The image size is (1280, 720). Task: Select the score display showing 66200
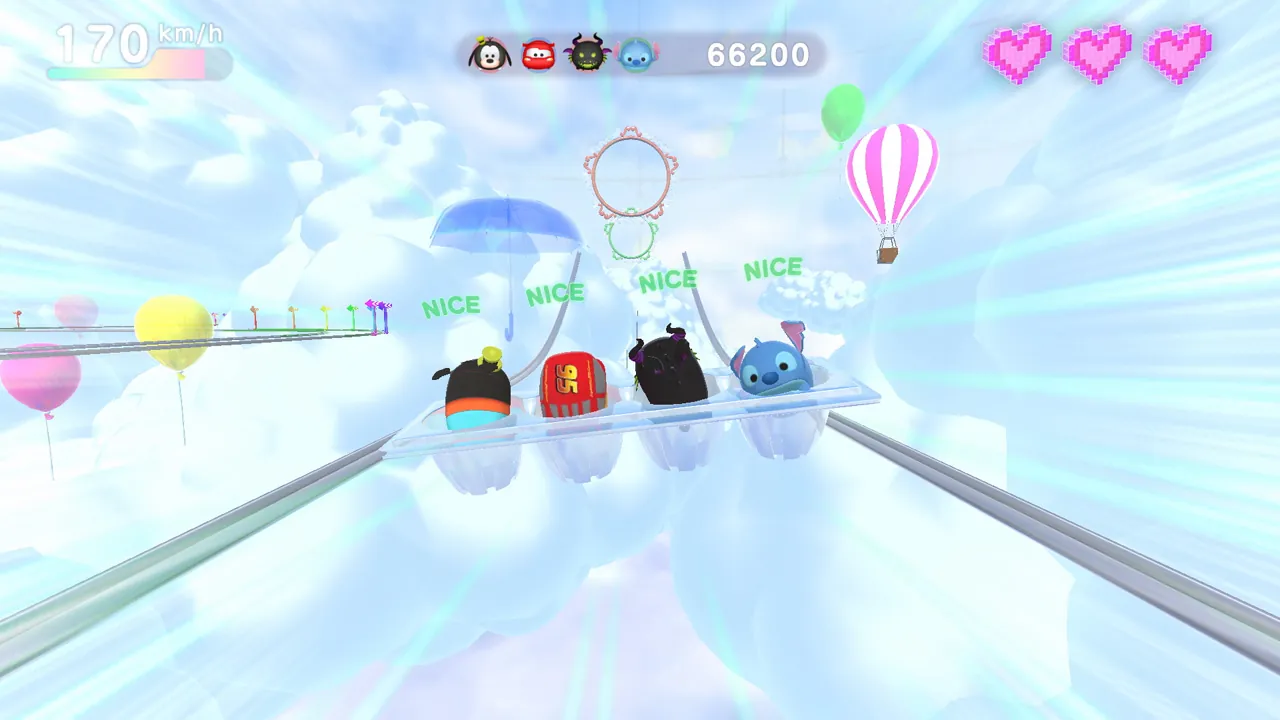(760, 55)
